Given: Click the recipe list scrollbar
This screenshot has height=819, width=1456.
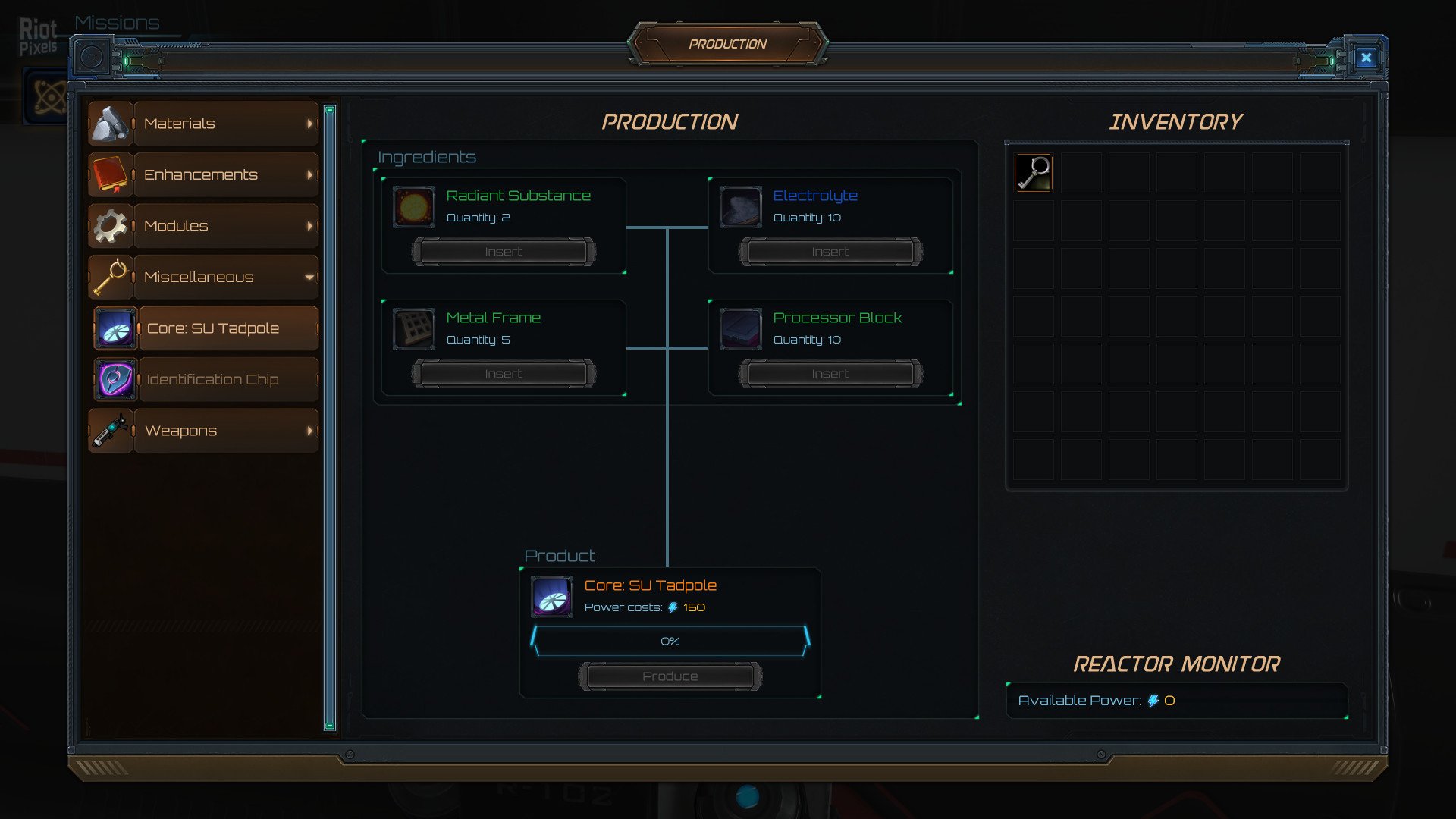Looking at the screenshot, I should tap(330, 417).
